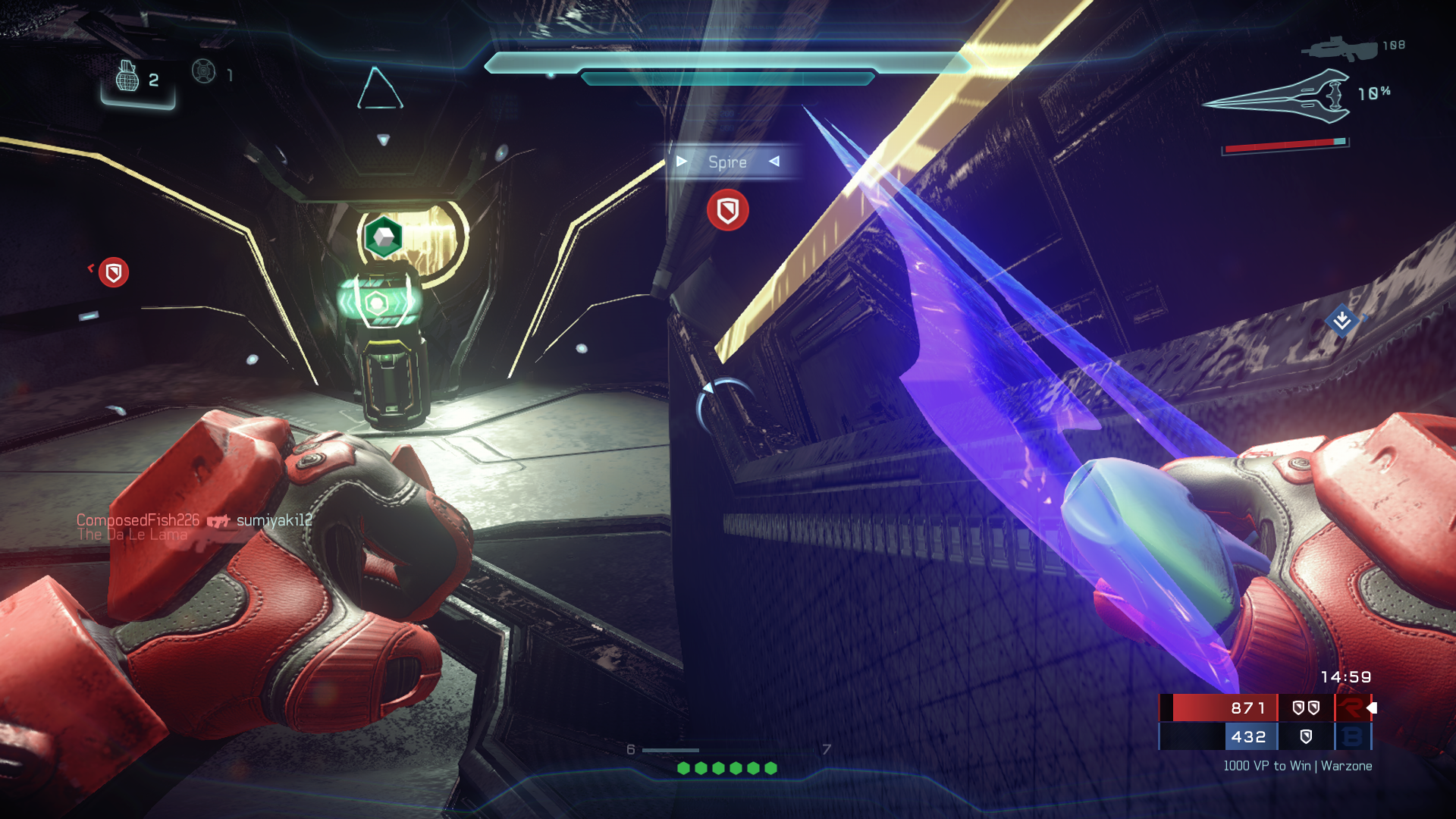Click the blue down-arrow waypoint marker
The width and height of the screenshot is (1456, 819).
1341,321
